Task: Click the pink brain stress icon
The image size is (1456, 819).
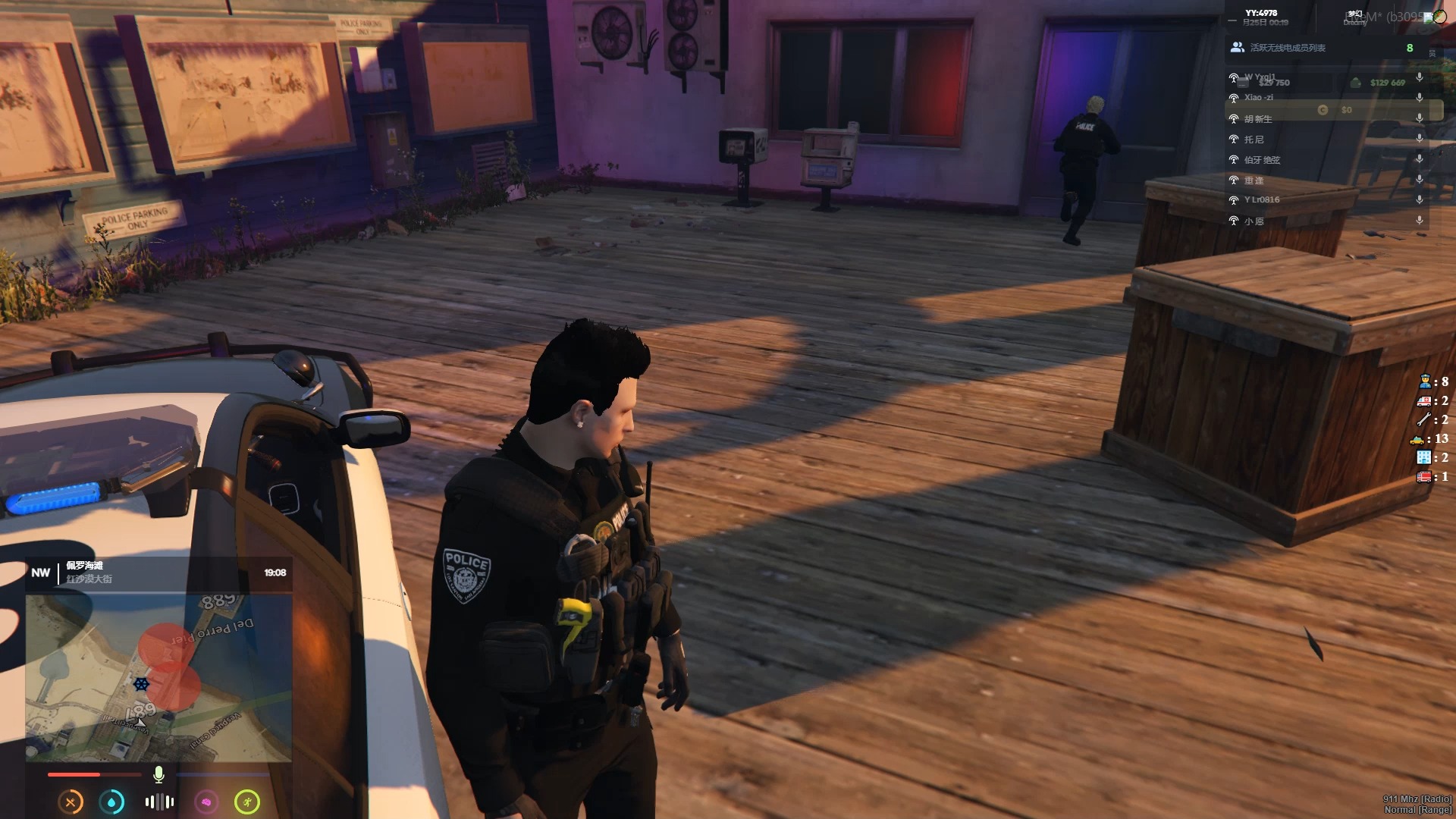Action: 206,802
